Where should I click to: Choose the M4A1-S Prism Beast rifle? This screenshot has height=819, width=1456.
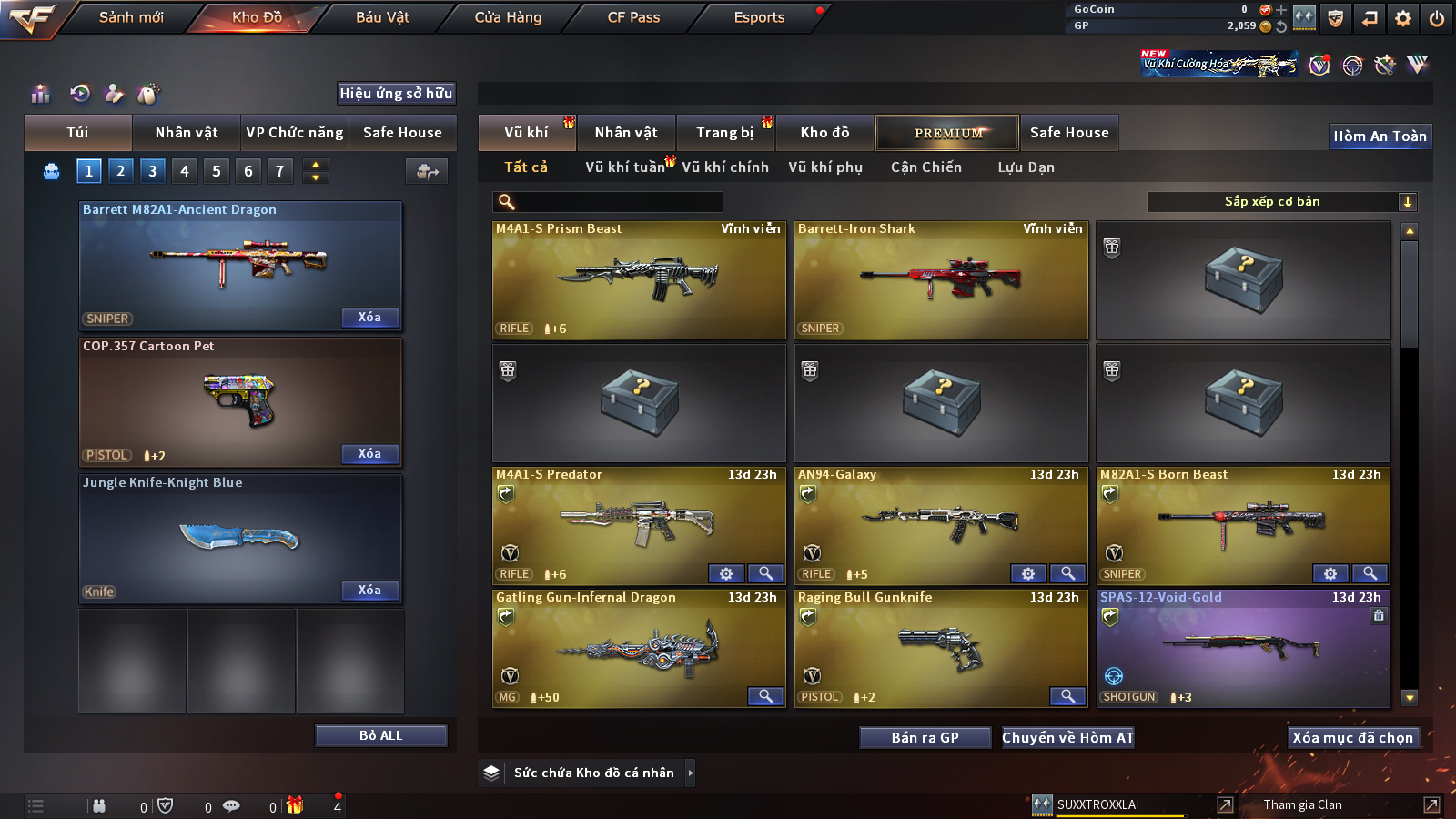(x=639, y=280)
